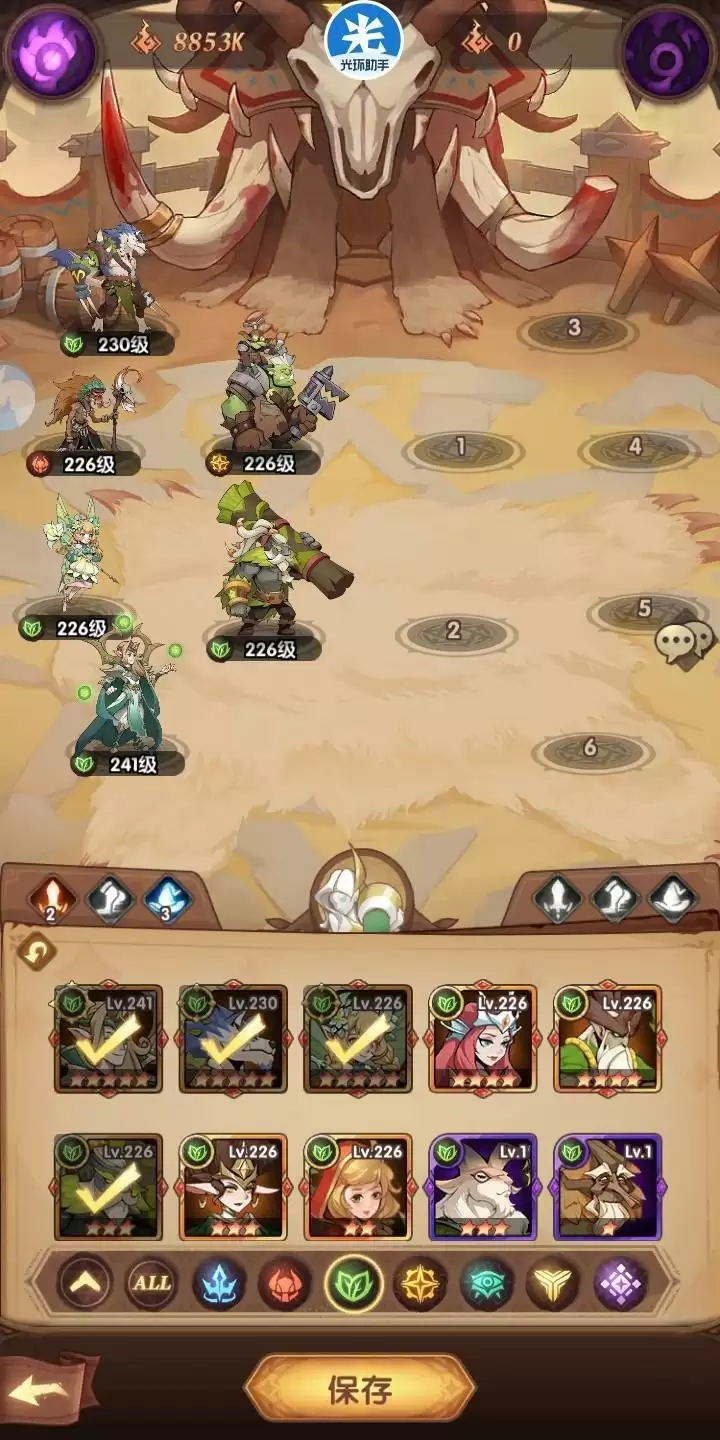
Task: Show all heroes with the ALL filter
Action: point(151,1283)
